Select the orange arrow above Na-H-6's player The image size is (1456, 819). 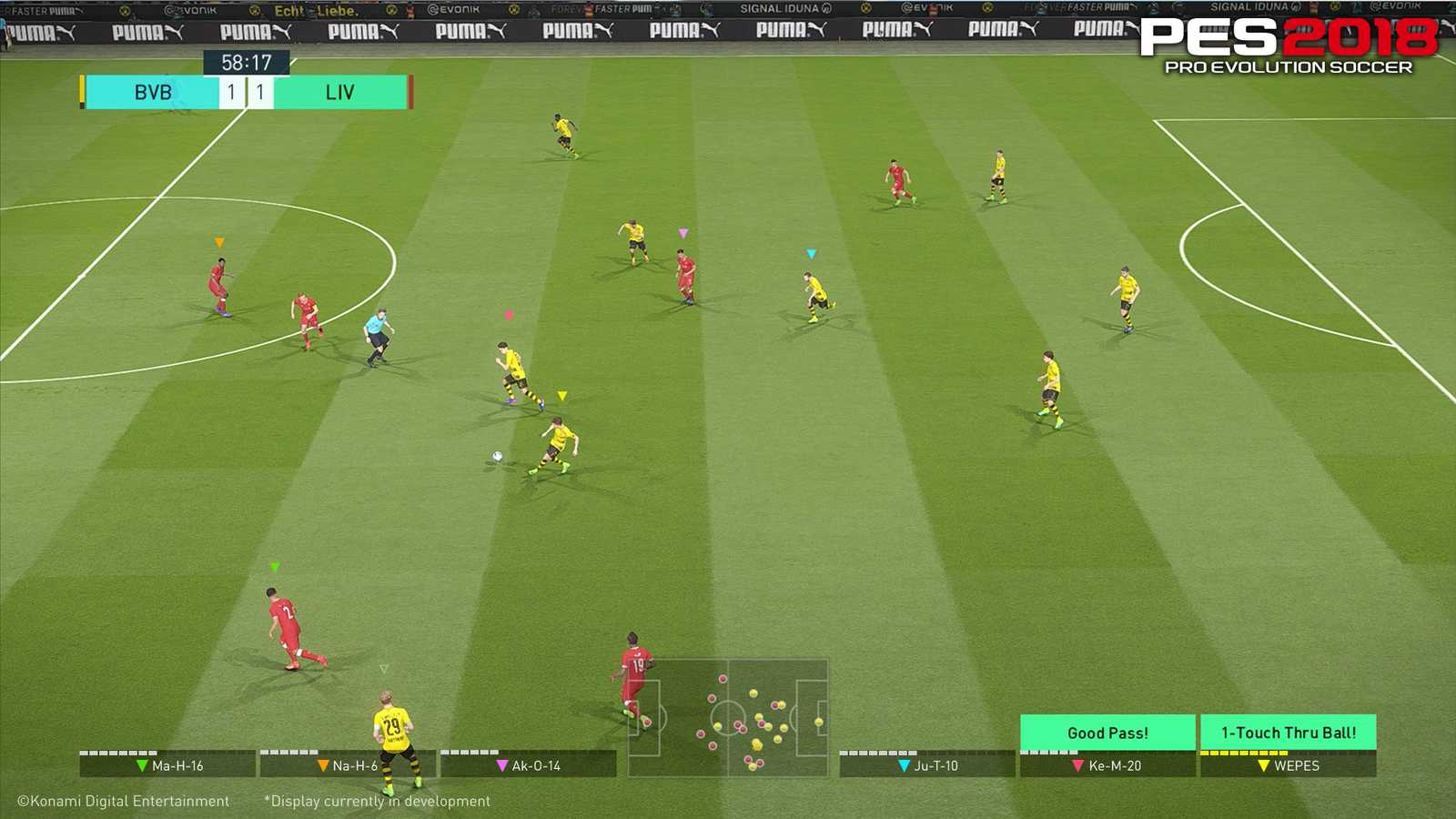point(217,244)
